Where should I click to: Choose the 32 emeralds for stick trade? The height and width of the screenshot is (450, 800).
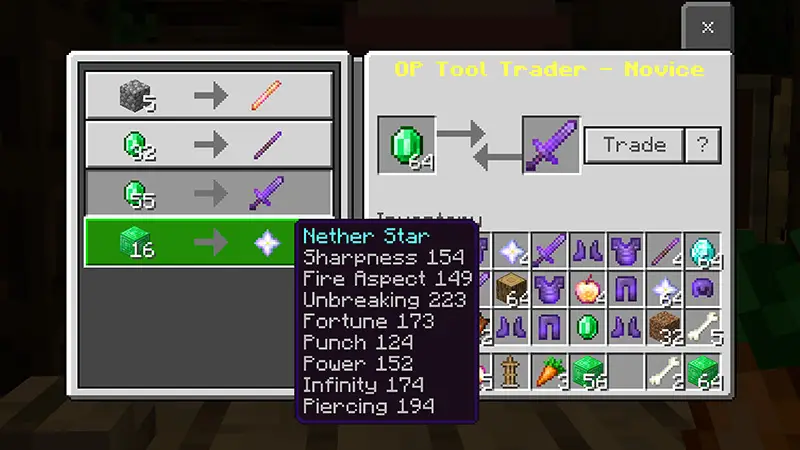[x=208, y=143]
